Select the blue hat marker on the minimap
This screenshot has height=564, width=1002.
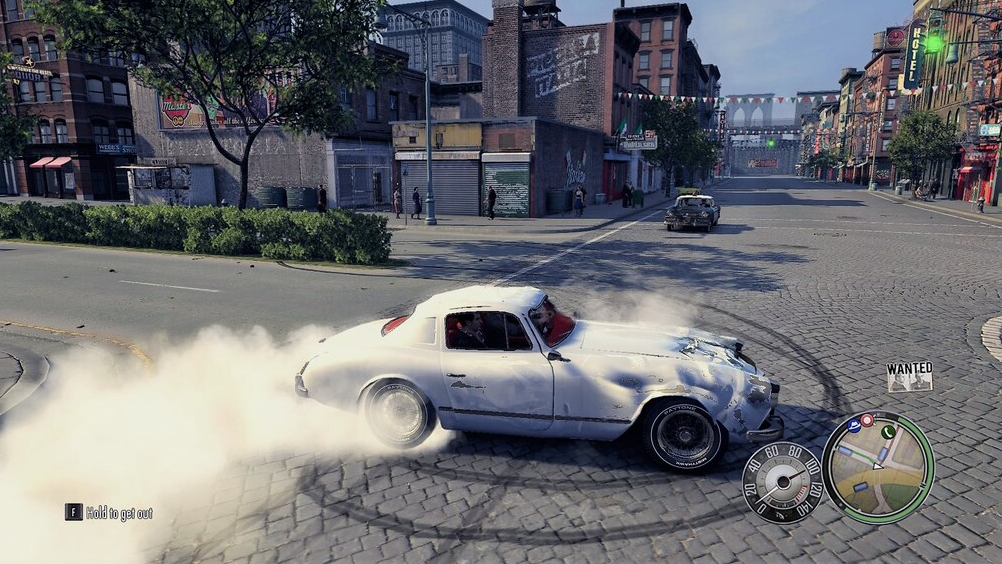point(854,425)
